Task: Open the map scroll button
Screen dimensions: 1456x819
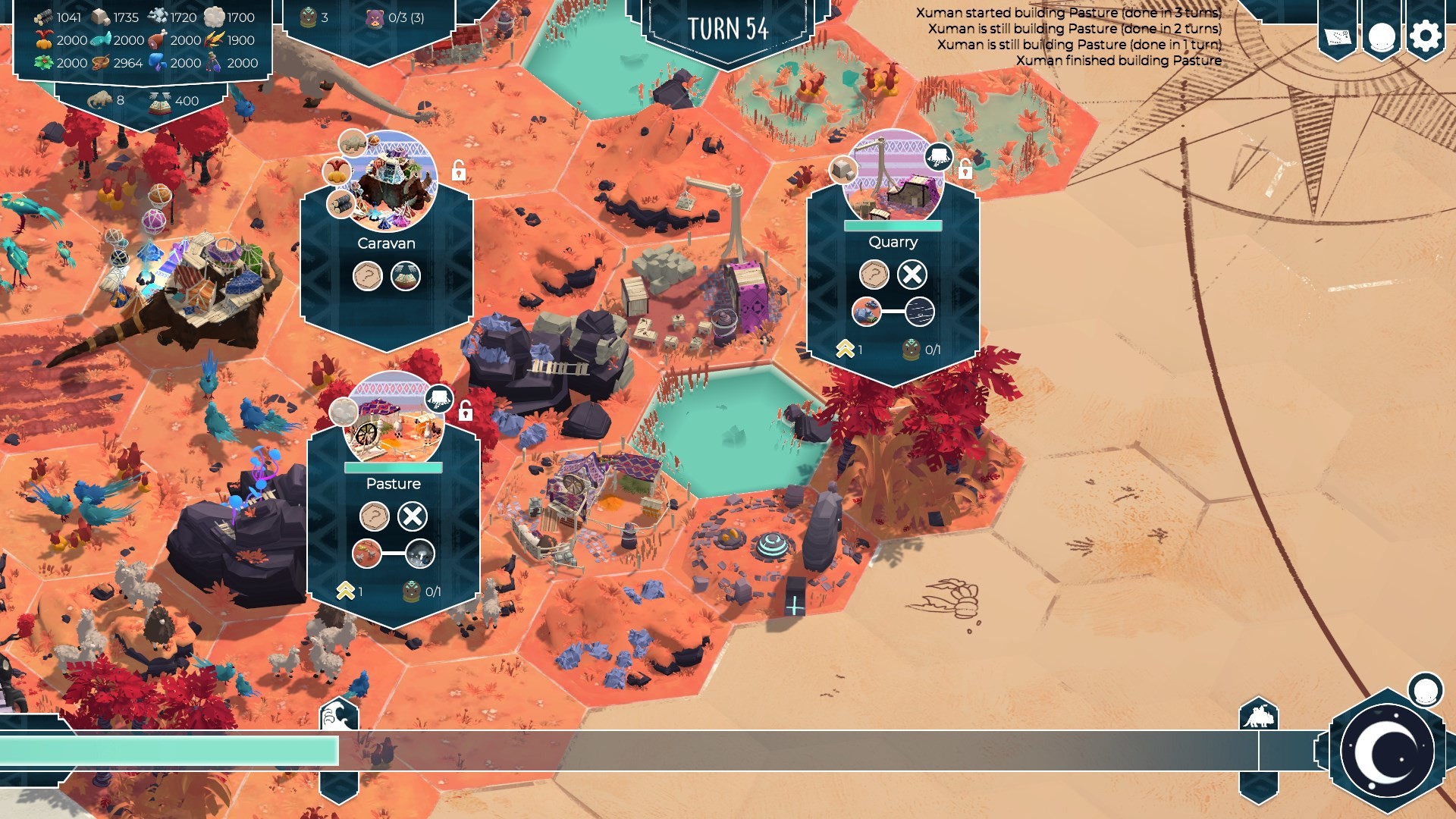Action: 1338,36
